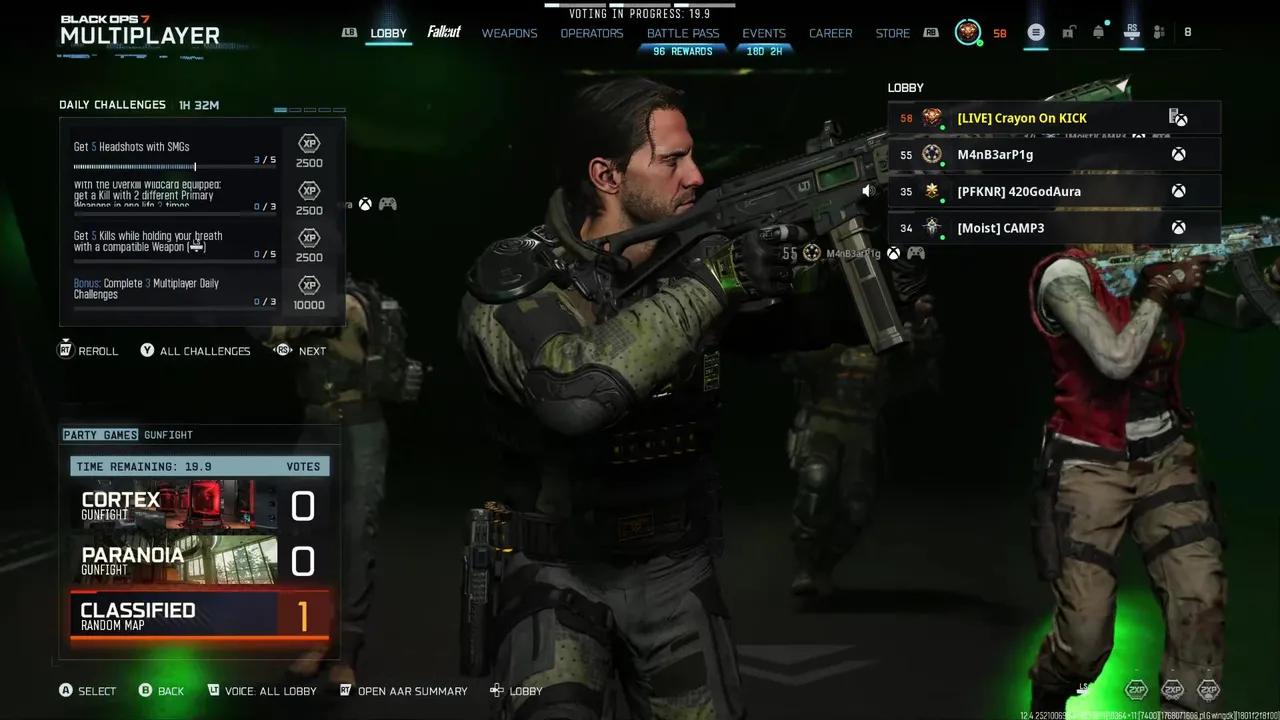Image resolution: width=1280 pixels, height=720 pixels.
Task: Switch to the Weapons tab
Action: (x=509, y=32)
